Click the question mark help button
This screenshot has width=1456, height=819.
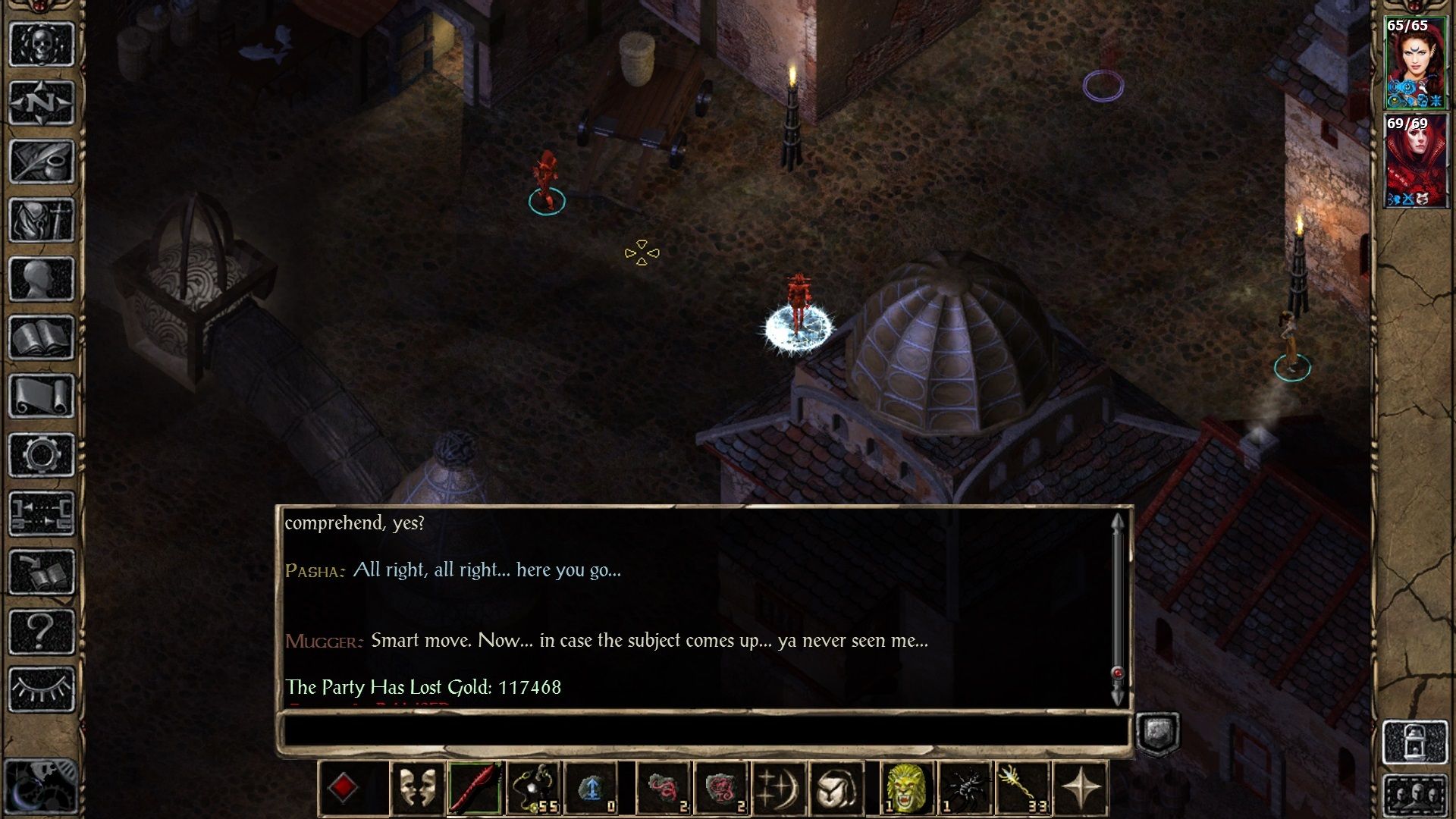coord(42,631)
